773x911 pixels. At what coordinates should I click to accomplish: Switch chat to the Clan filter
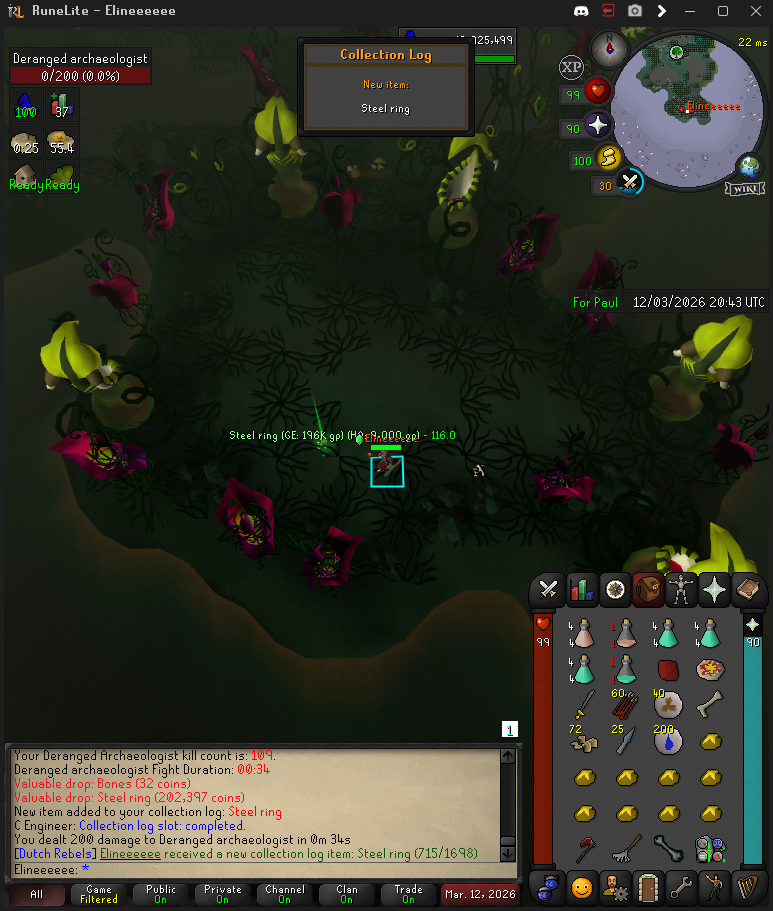click(346, 893)
